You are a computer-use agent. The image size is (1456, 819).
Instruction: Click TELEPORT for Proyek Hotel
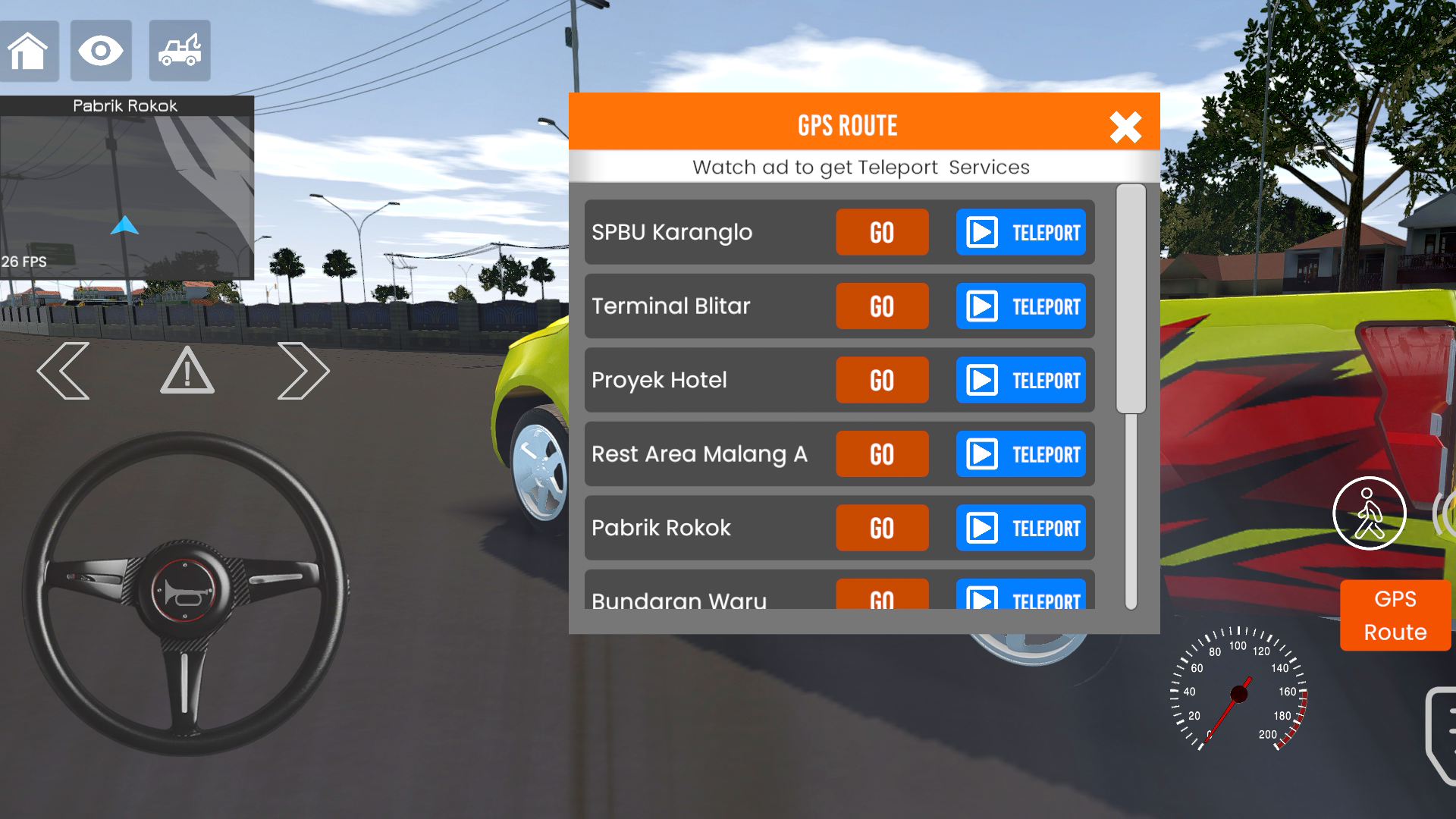[1021, 380]
